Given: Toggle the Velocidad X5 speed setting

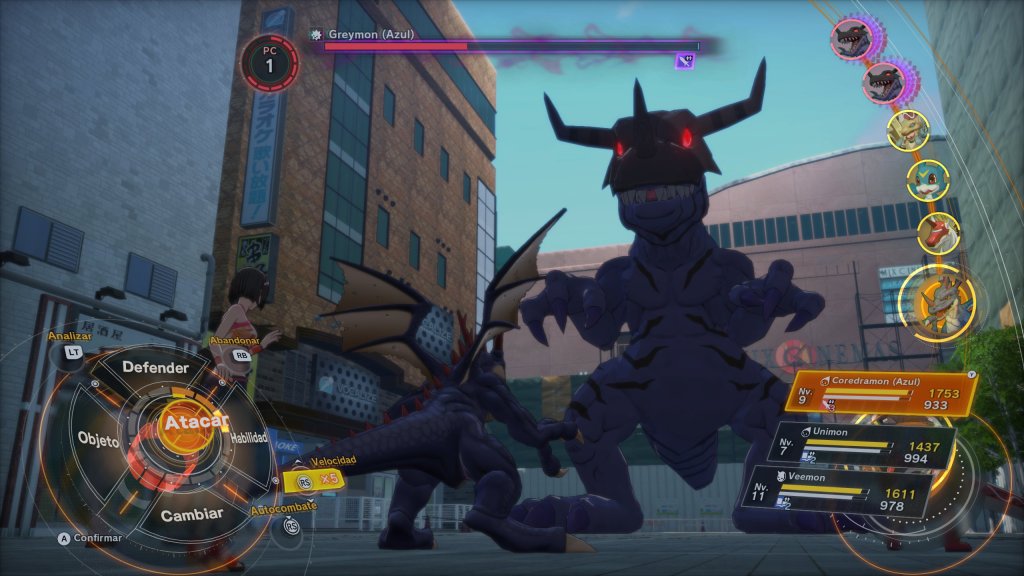Looking at the screenshot, I should click(313, 480).
